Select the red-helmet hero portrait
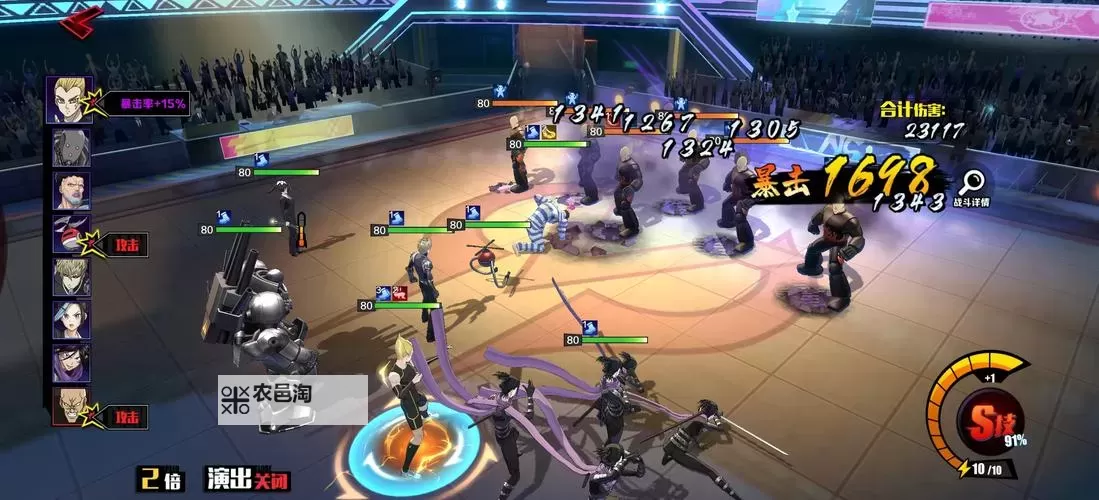Image resolution: width=1099 pixels, height=500 pixels. click(x=71, y=234)
